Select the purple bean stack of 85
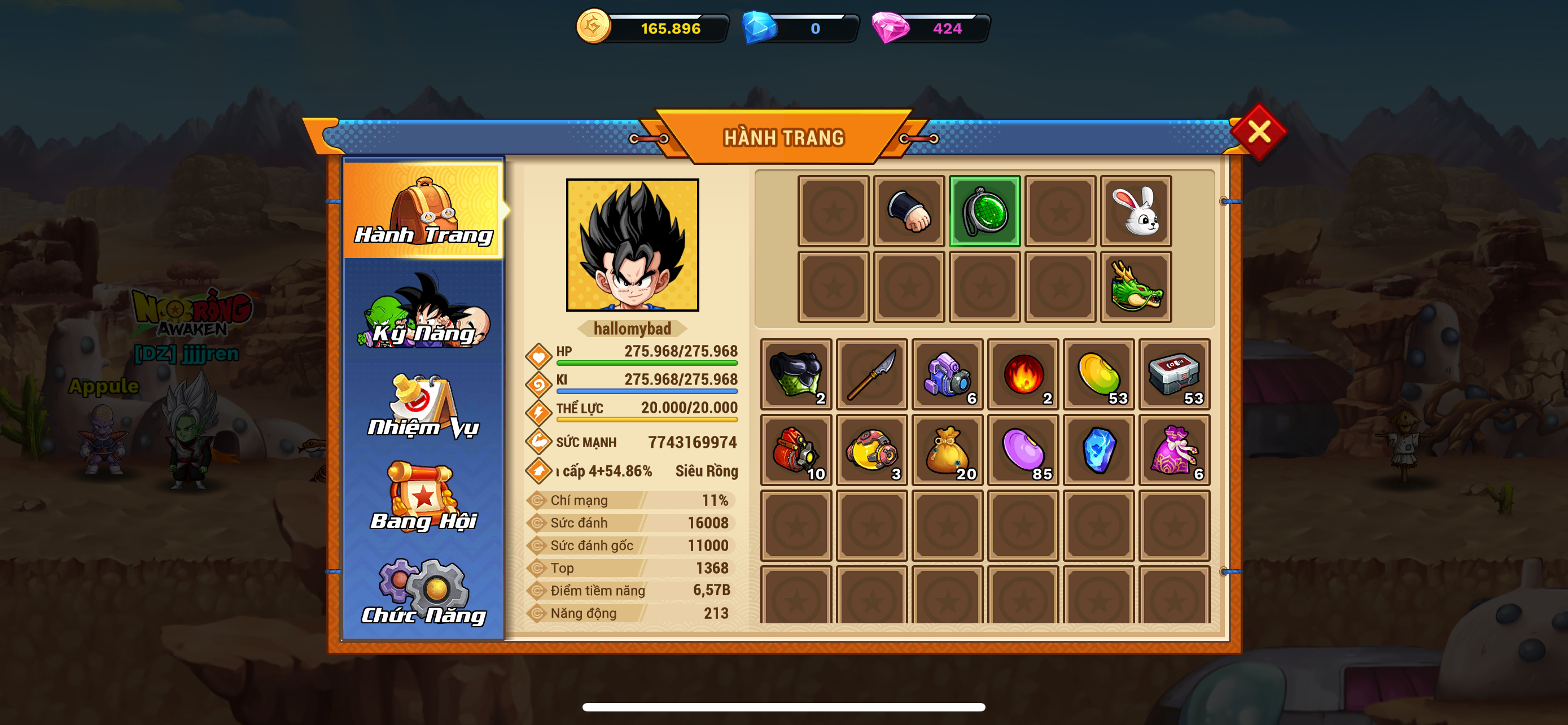Screen dimensions: 1568x725 point(1023,450)
